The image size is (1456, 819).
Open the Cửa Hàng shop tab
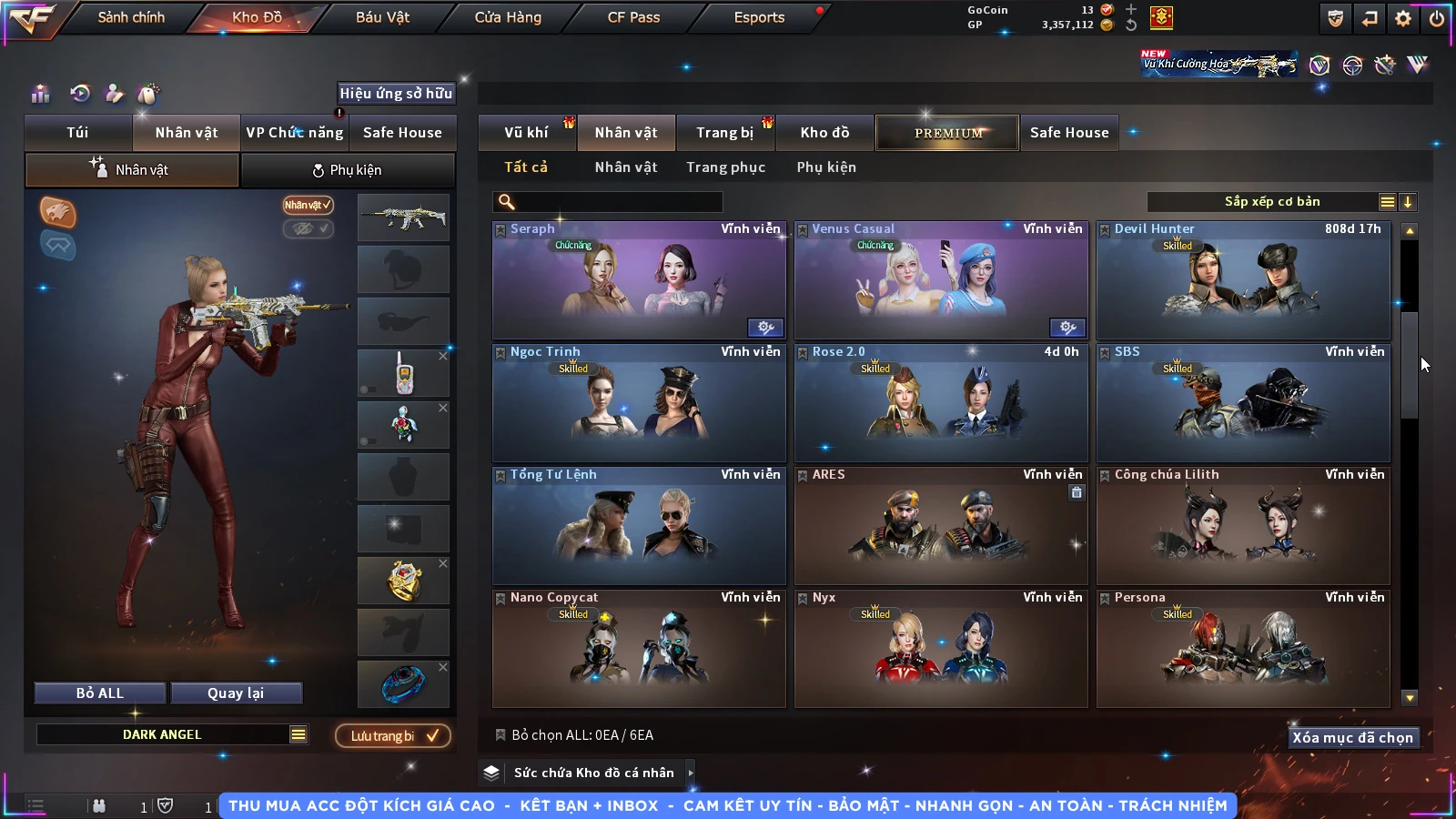click(x=508, y=17)
